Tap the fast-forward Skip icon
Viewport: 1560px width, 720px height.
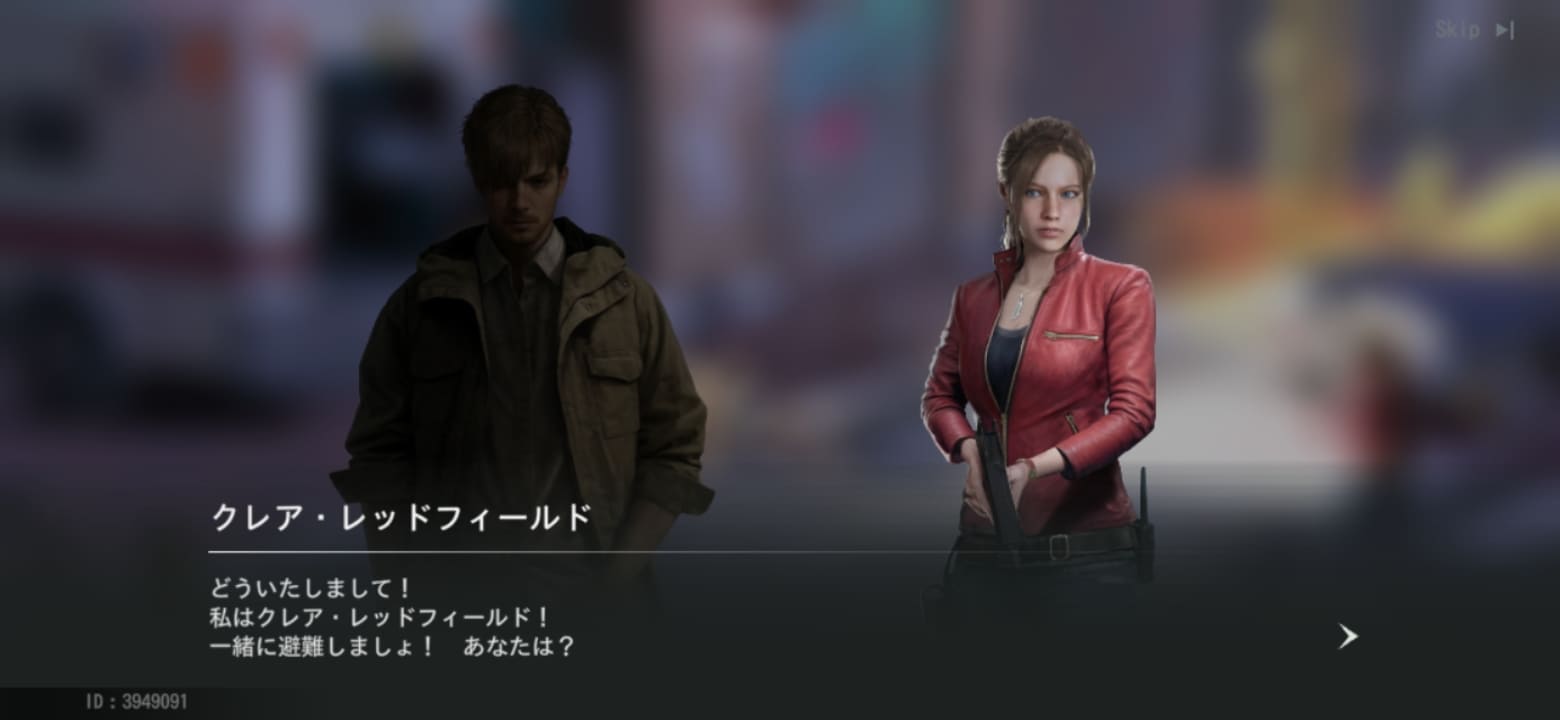1504,29
